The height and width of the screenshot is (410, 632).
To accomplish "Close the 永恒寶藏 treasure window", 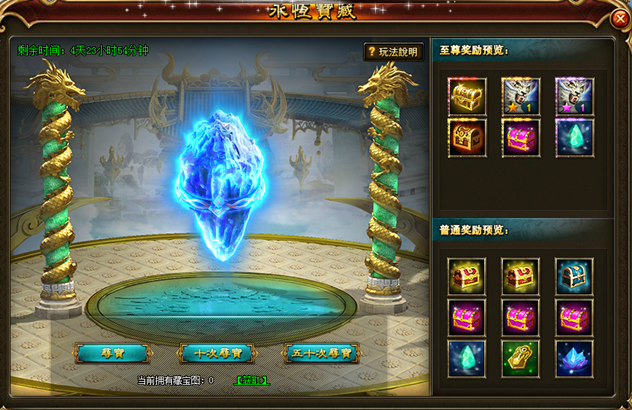I will point(619,18).
